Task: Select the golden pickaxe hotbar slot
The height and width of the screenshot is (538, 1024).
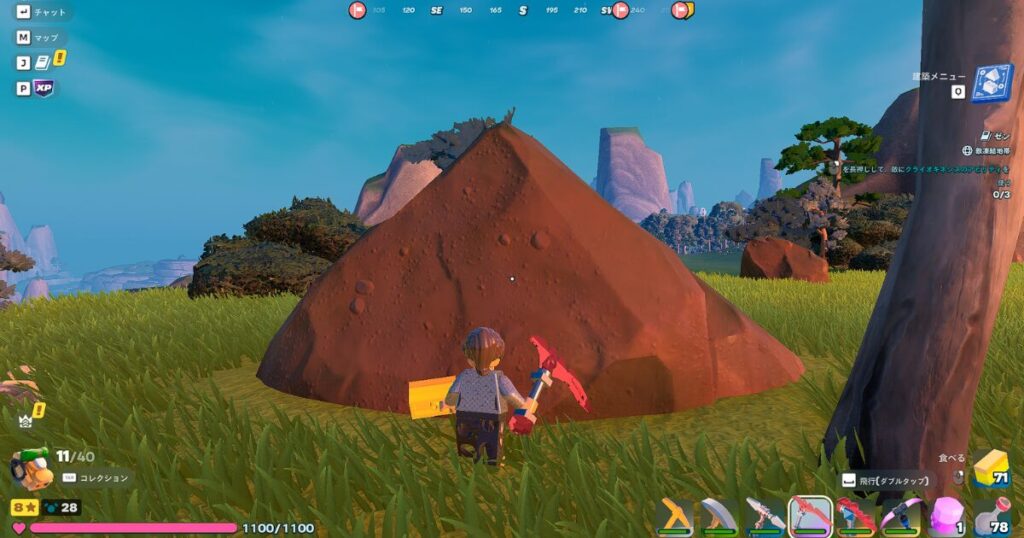Action: [x=675, y=516]
